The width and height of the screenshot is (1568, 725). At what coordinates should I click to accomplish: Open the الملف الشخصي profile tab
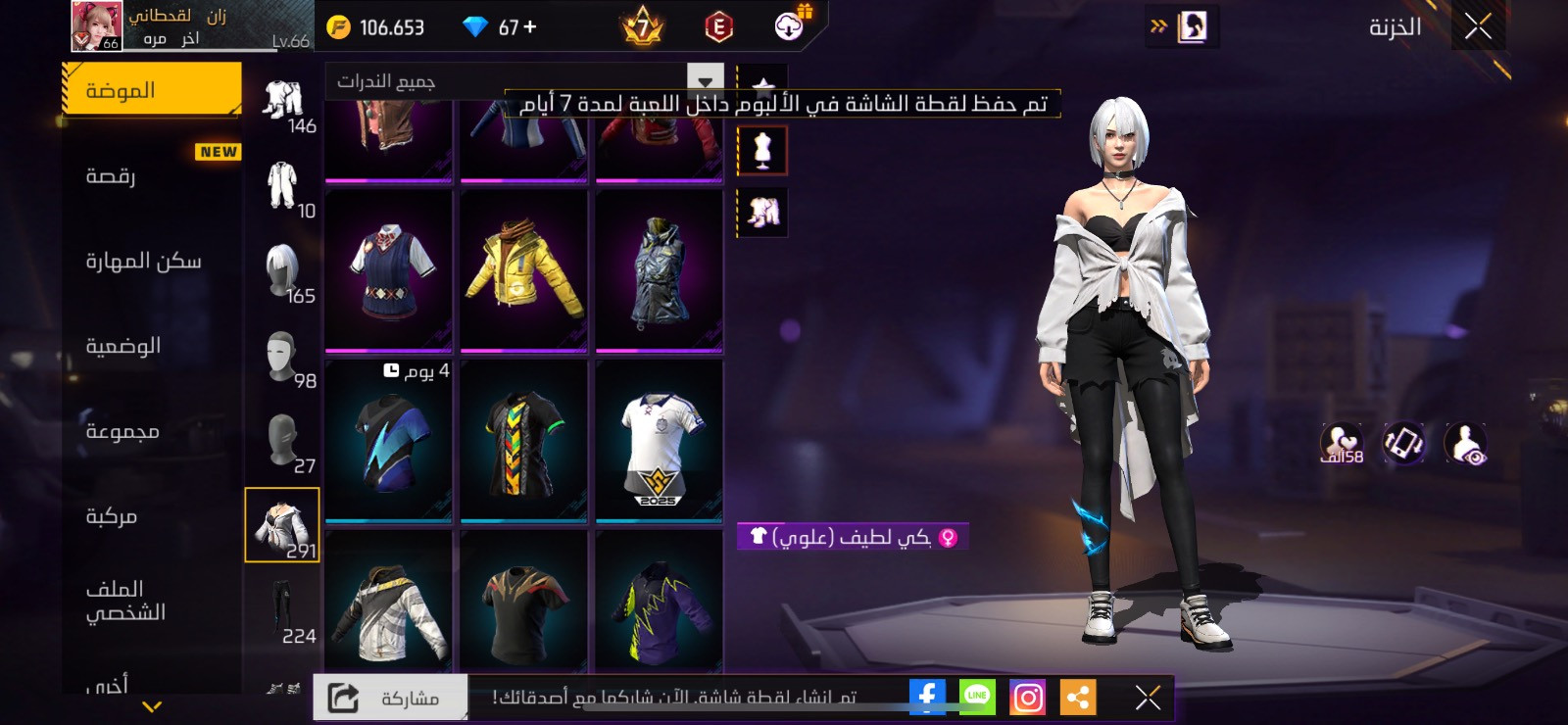pyautogui.click(x=152, y=601)
